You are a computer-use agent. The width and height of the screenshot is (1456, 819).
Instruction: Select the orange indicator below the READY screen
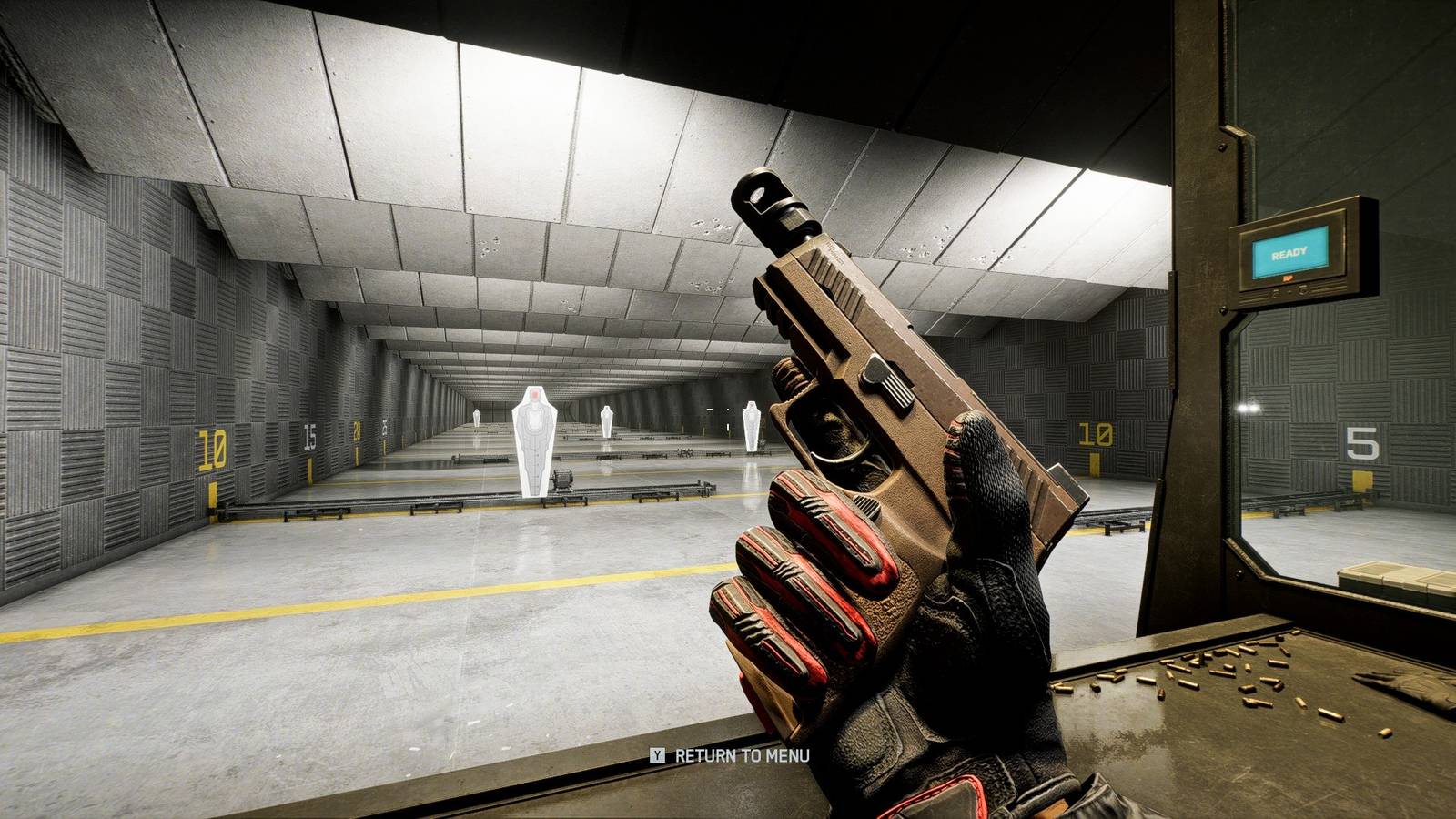click(1288, 278)
